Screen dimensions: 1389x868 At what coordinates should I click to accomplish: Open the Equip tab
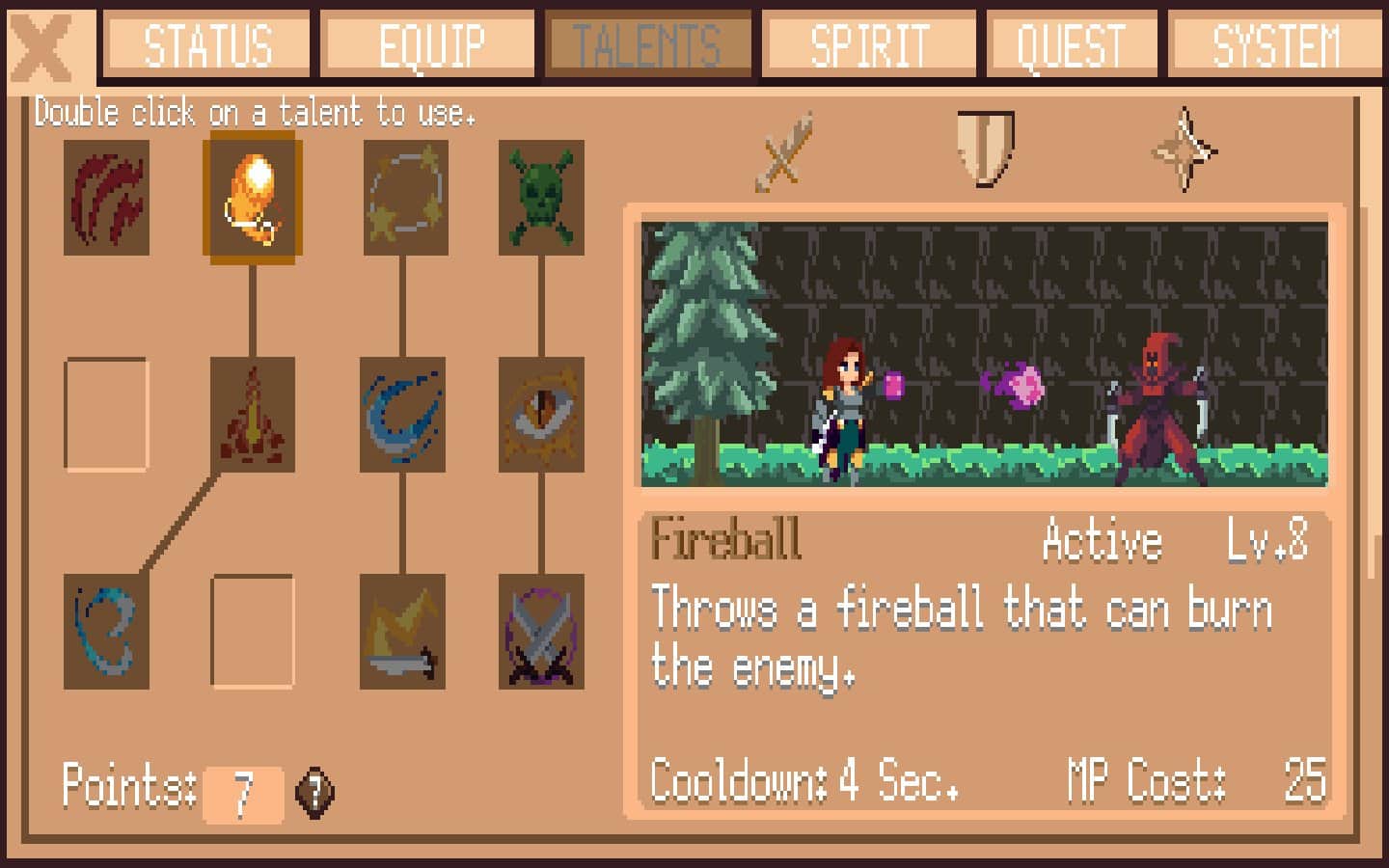(429, 45)
